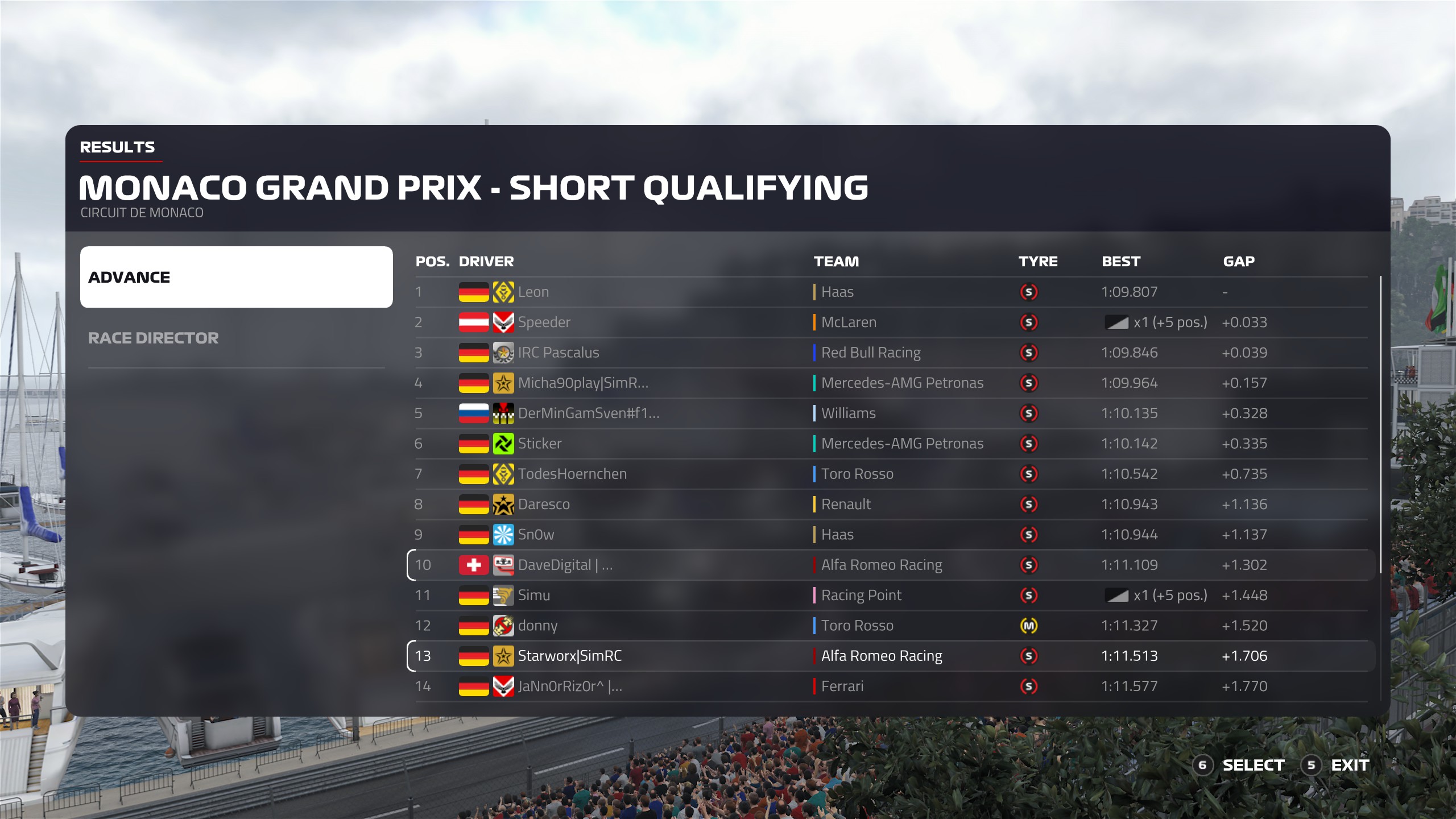Select the IRC Pascalus driver row
This screenshot has height=819, width=1456.
pos(891,353)
